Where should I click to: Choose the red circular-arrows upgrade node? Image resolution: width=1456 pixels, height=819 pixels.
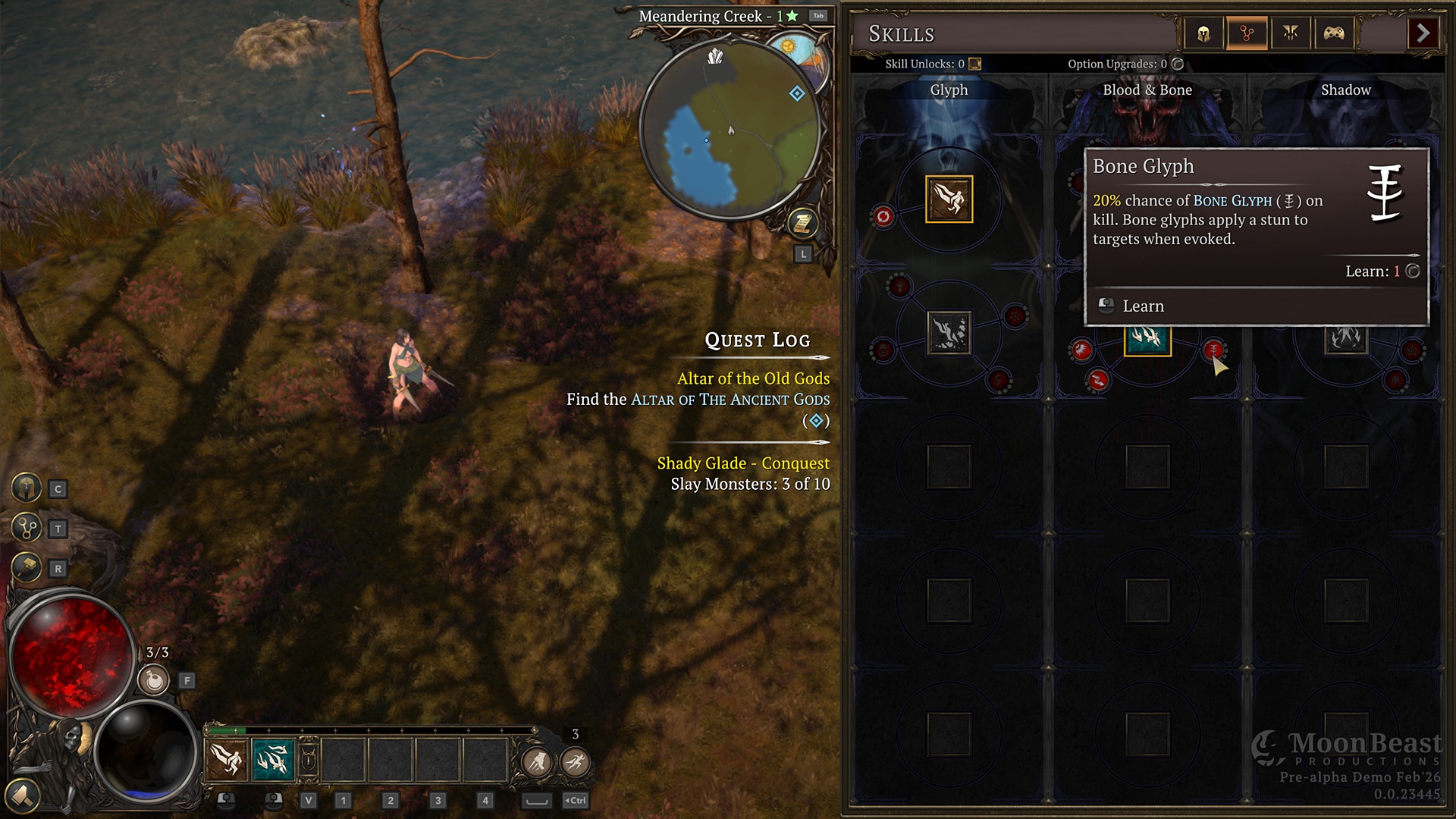[883, 217]
